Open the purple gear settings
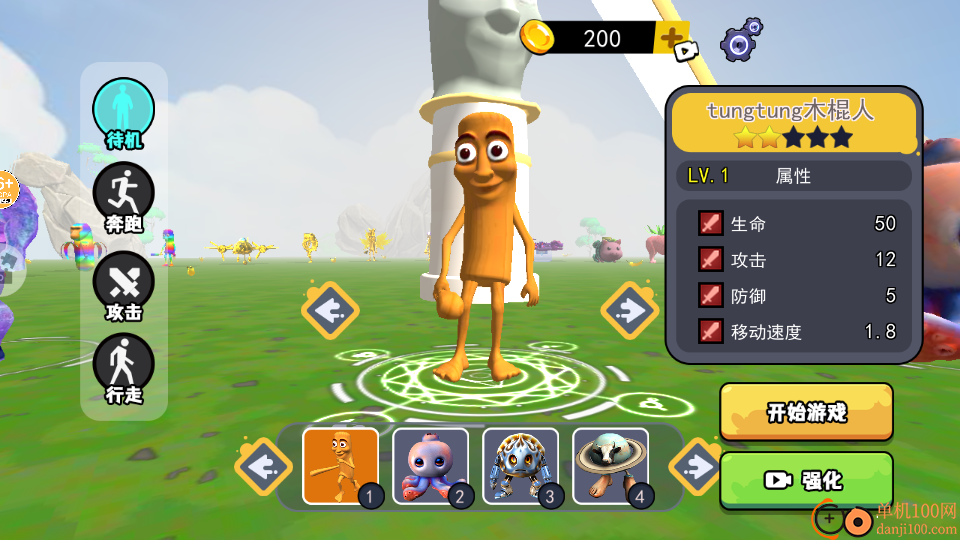The height and width of the screenshot is (540, 960). point(740,41)
